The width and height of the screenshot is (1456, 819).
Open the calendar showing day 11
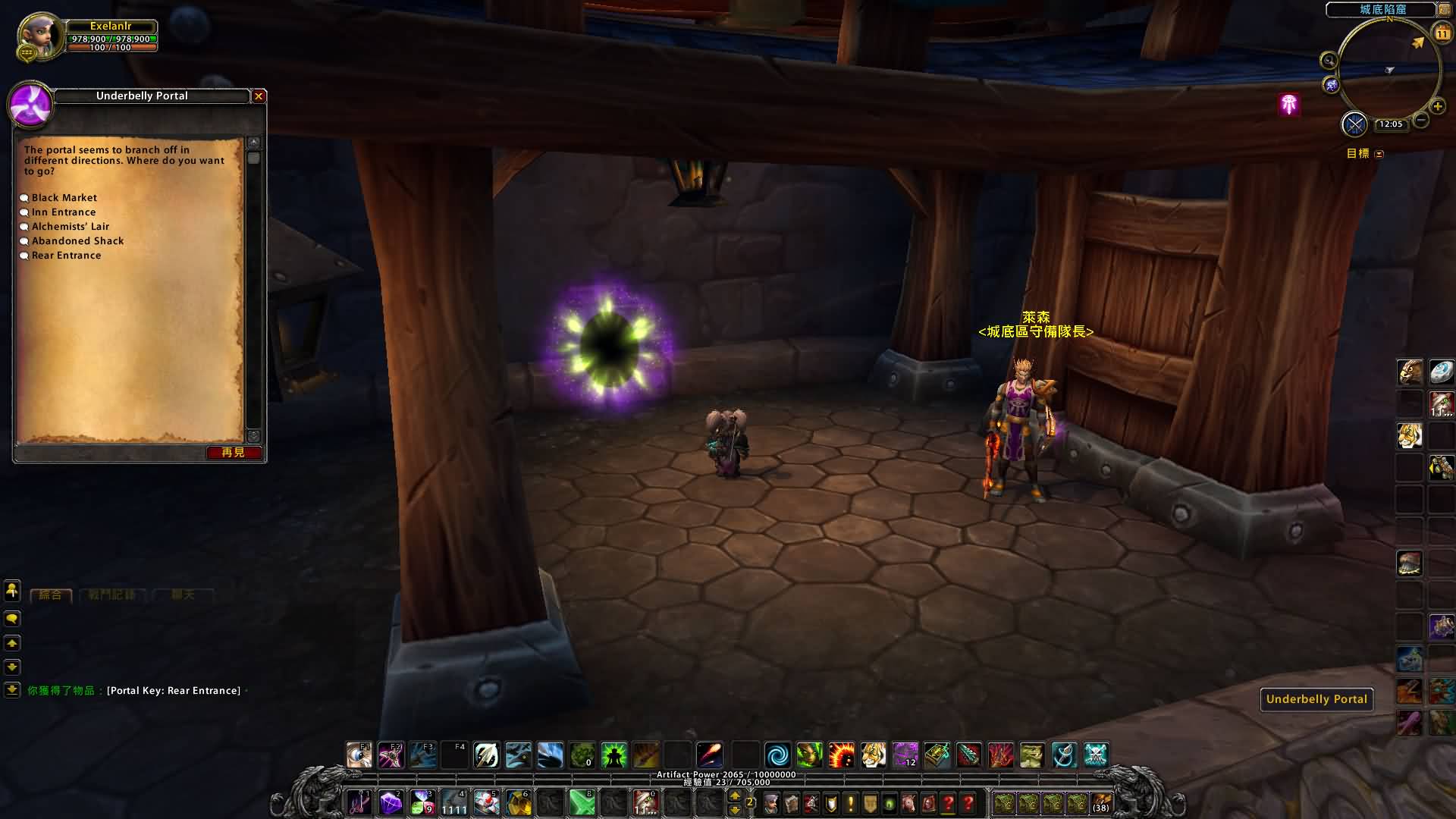[x=1442, y=33]
